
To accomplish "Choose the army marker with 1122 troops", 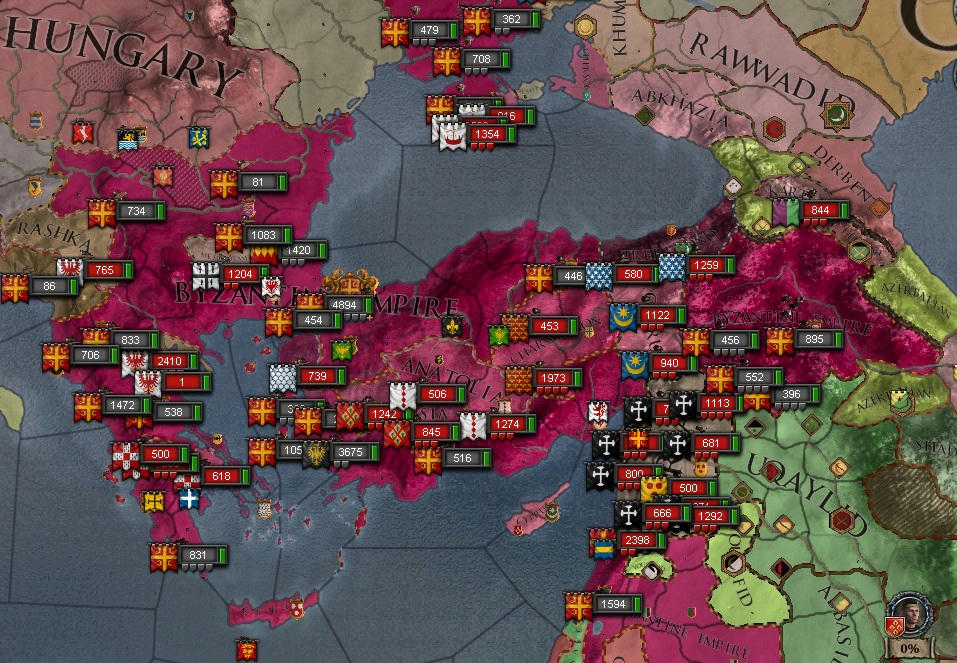I will click(660, 316).
